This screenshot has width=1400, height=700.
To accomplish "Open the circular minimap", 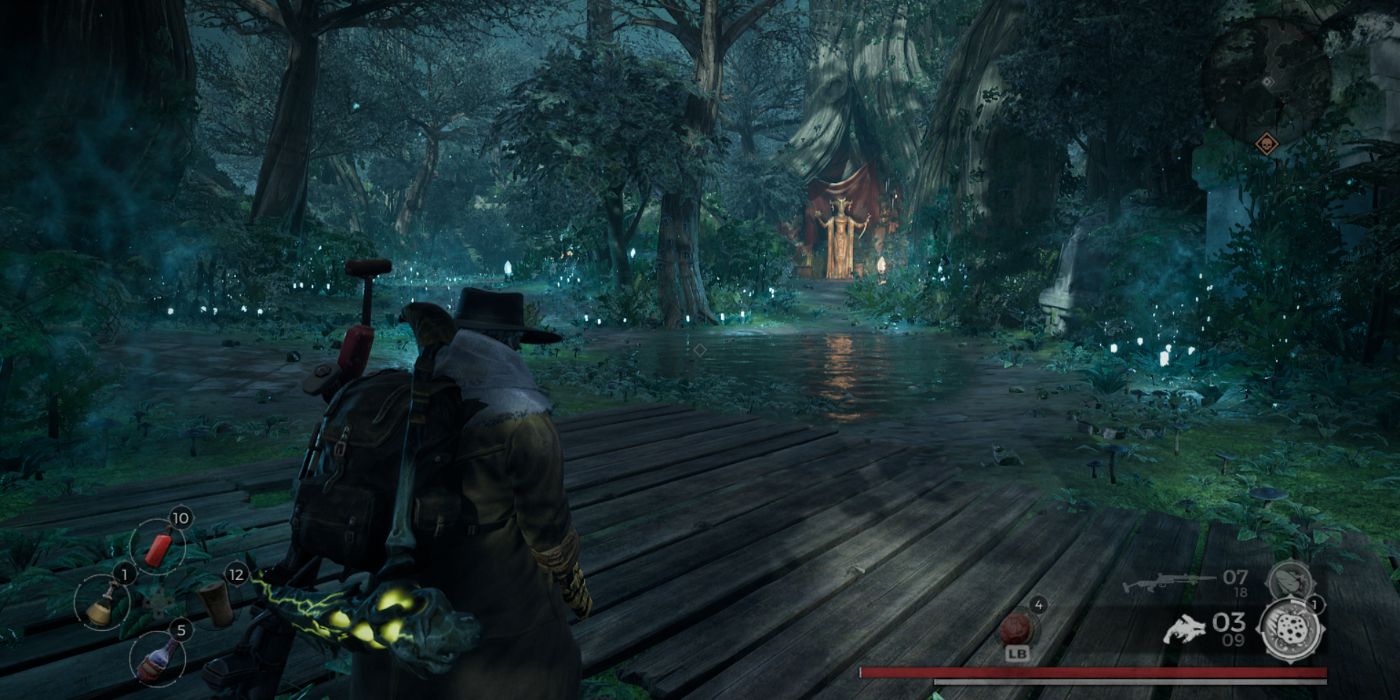I will (1266, 80).
